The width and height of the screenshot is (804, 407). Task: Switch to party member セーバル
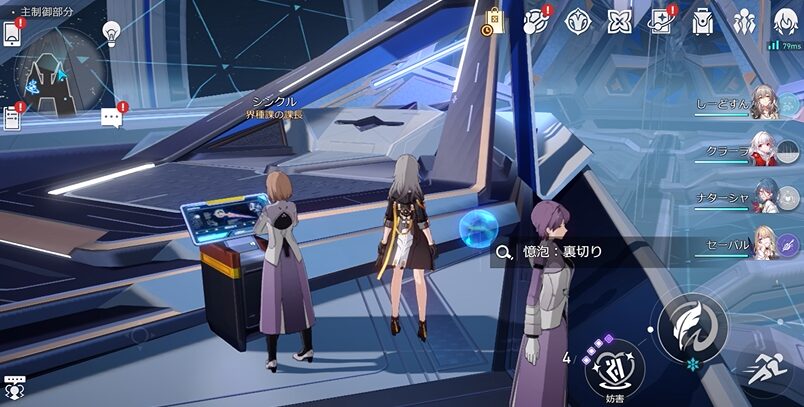(x=764, y=243)
